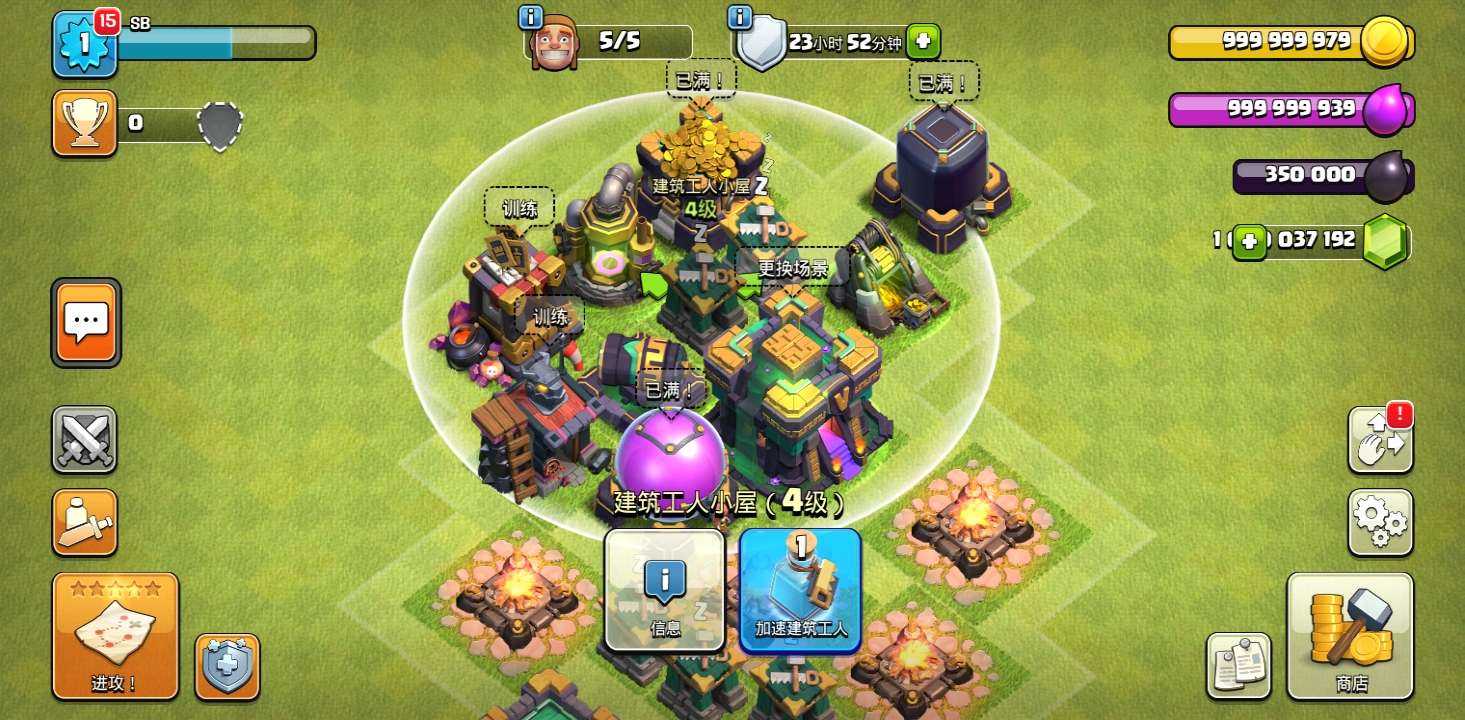Open the clipboard layout editor
The image size is (1465, 720).
1239,665
